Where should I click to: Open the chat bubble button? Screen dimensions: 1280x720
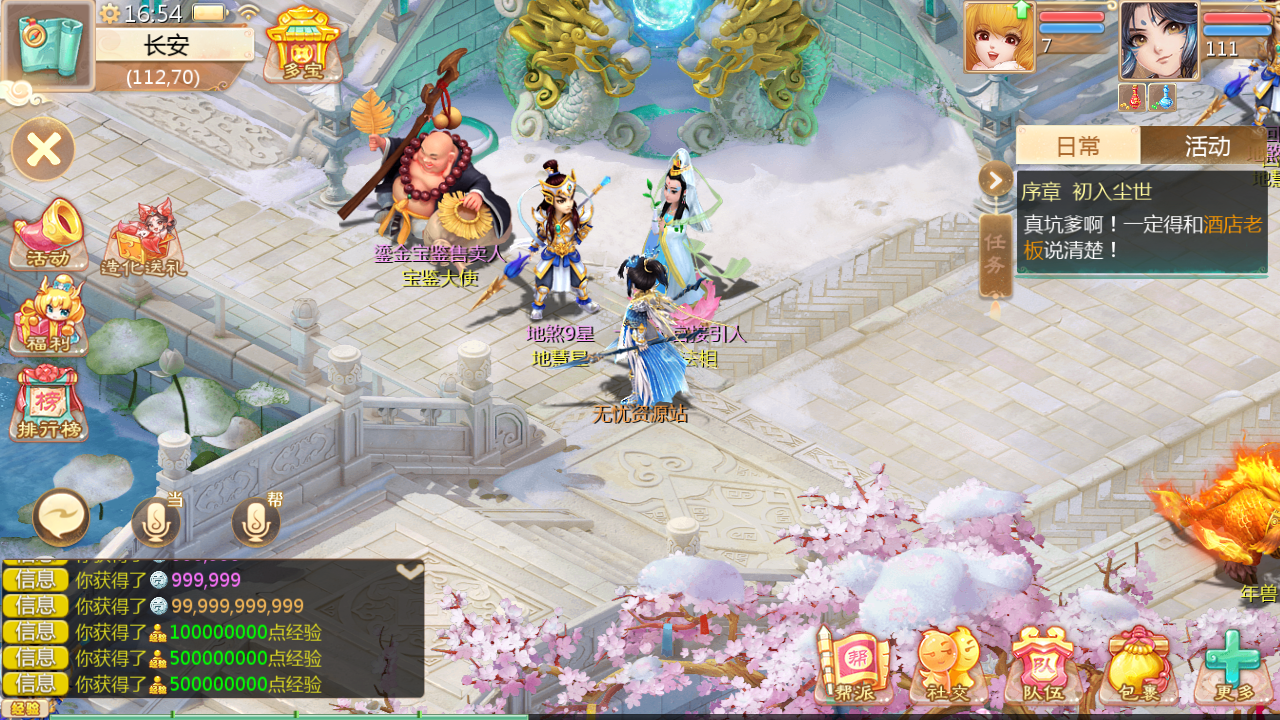[61, 518]
